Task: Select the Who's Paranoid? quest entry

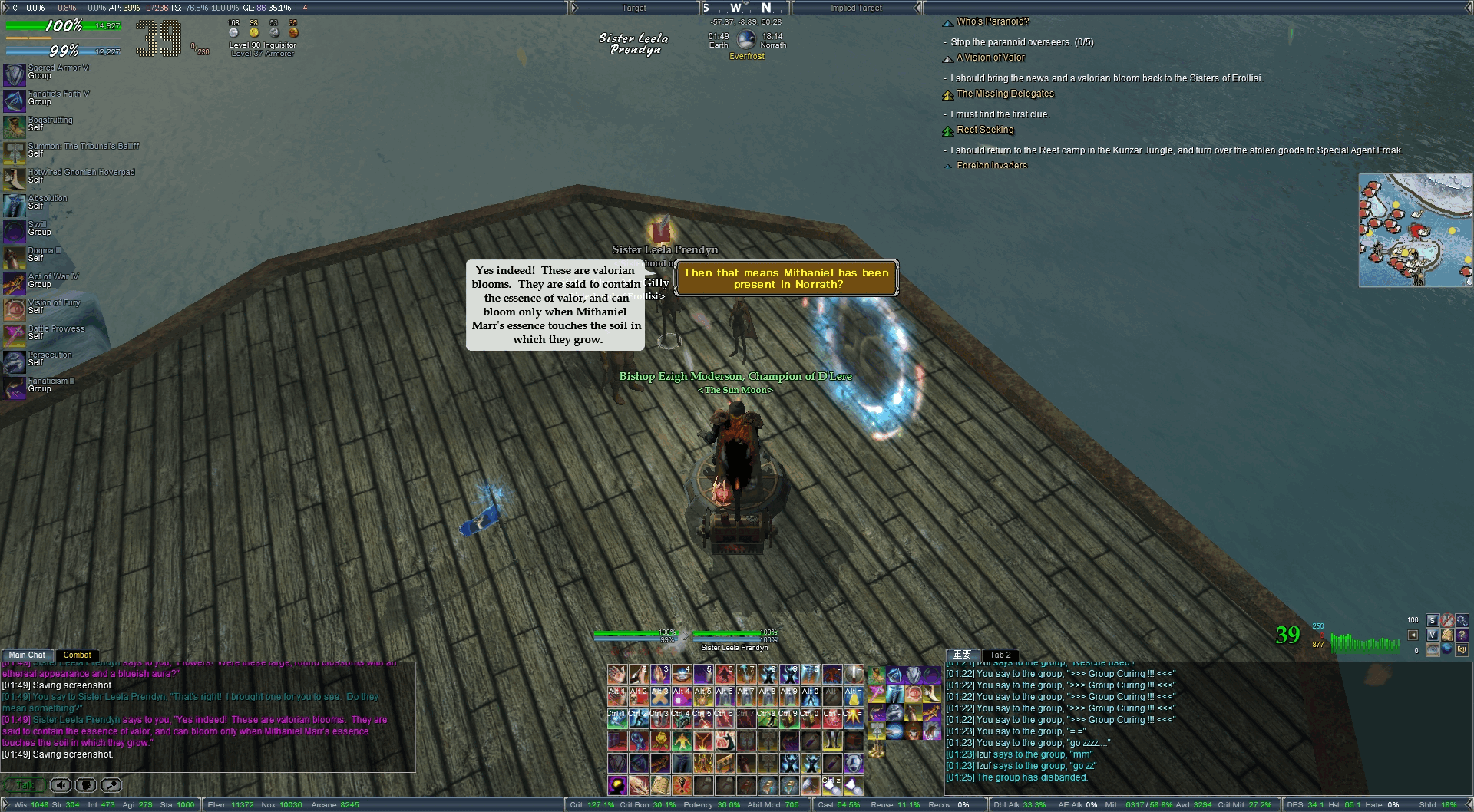Action: coord(993,21)
